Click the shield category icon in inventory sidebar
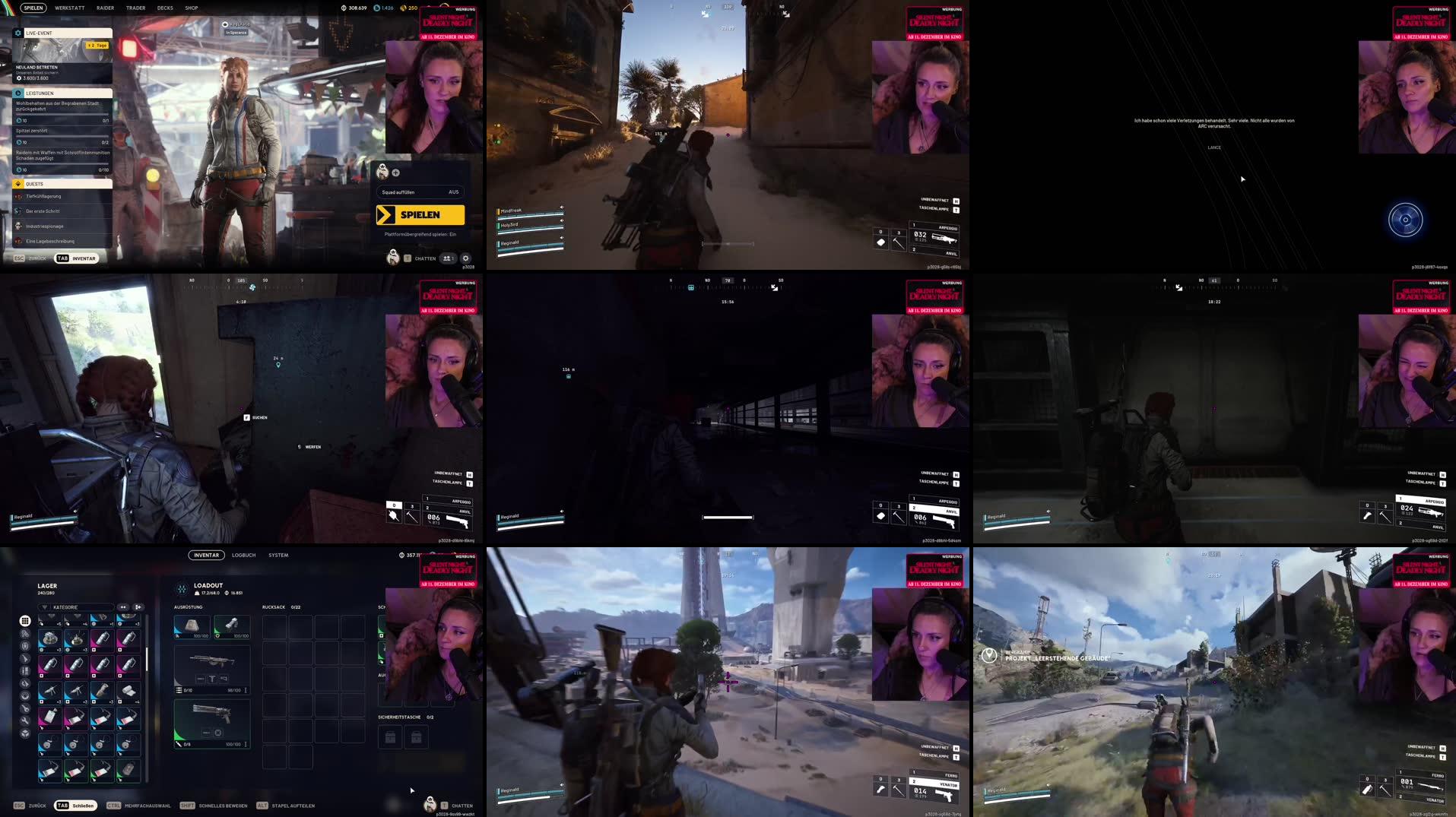The height and width of the screenshot is (817, 1456). tap(25, 644)
